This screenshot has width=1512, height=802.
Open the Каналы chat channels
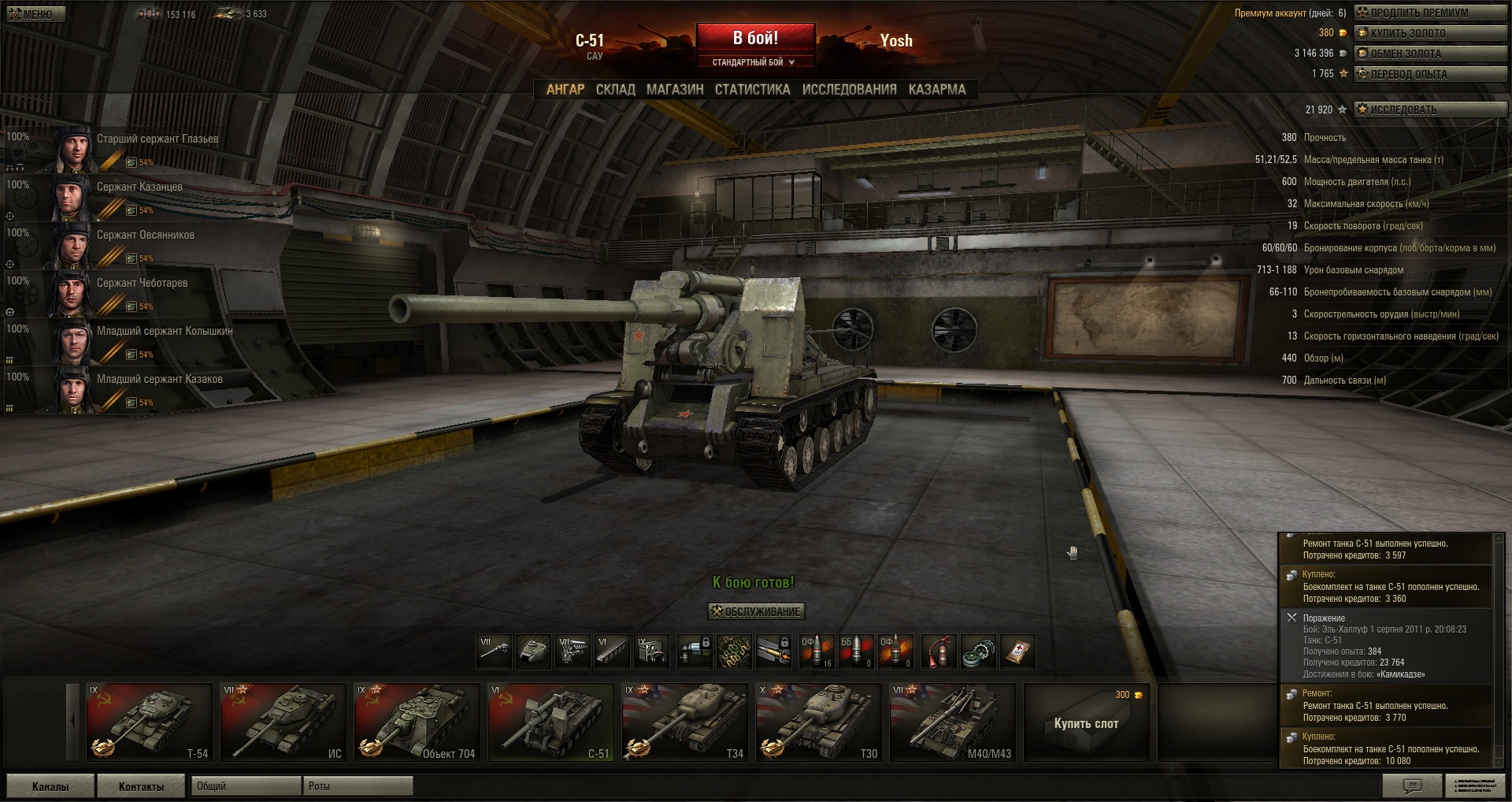pyautogui.click(x=50, y=786)
